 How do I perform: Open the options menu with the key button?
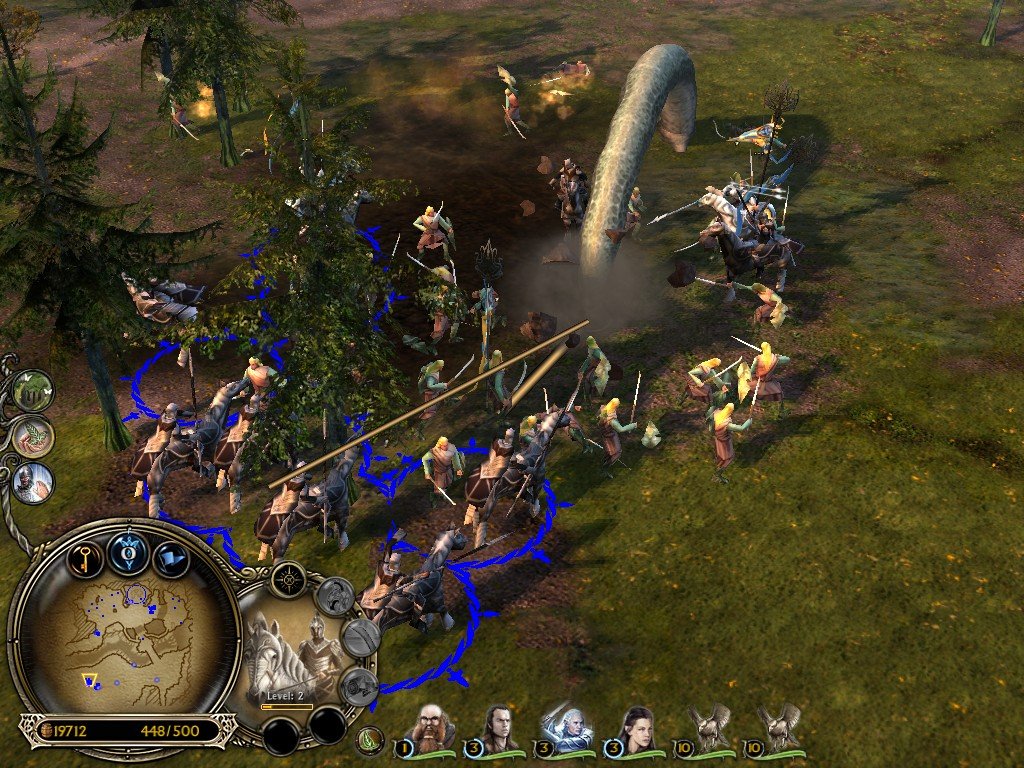pyautogui.click(x=86, y=556)
